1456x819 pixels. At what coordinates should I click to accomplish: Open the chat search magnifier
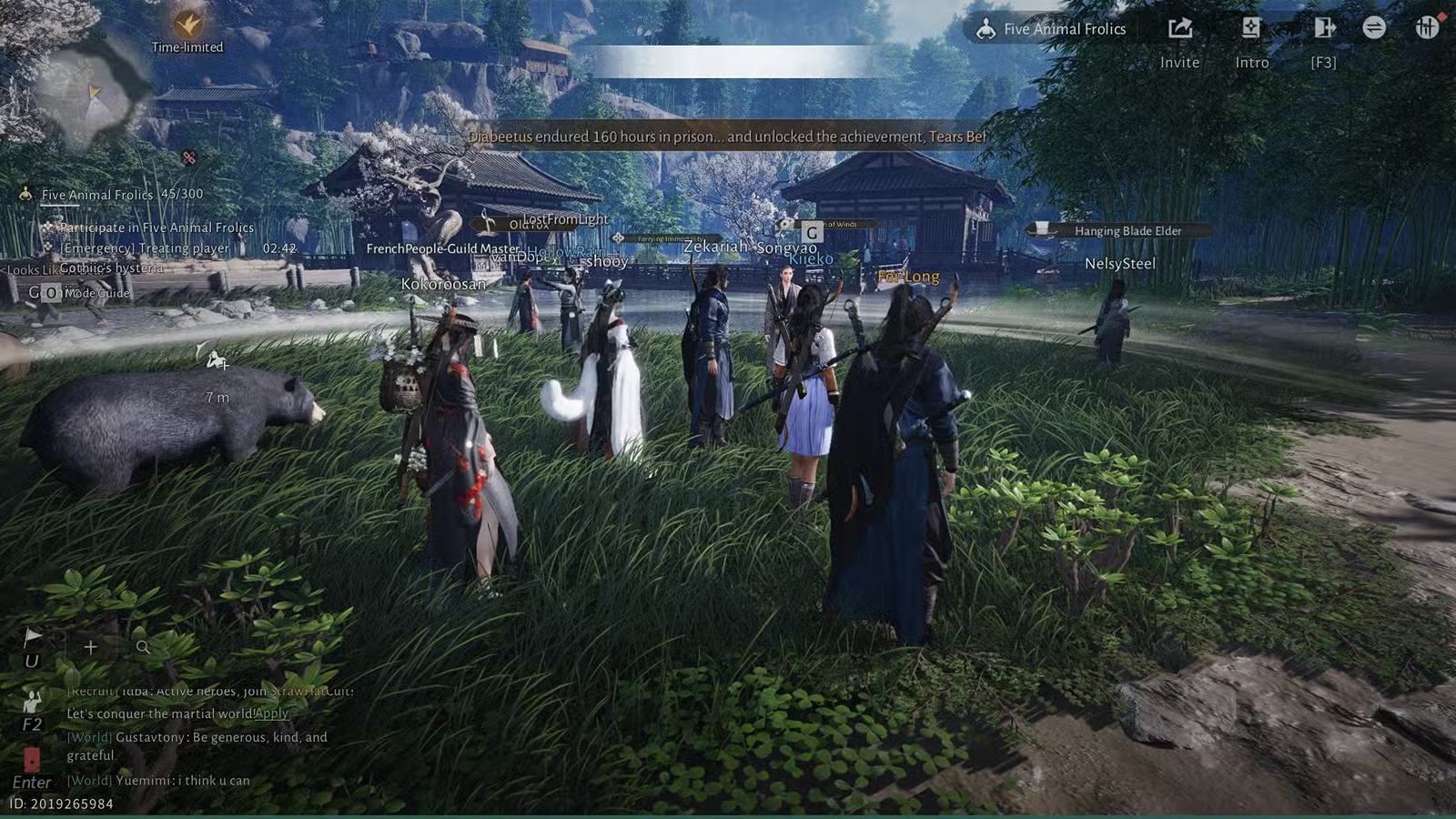coord(143,647)
